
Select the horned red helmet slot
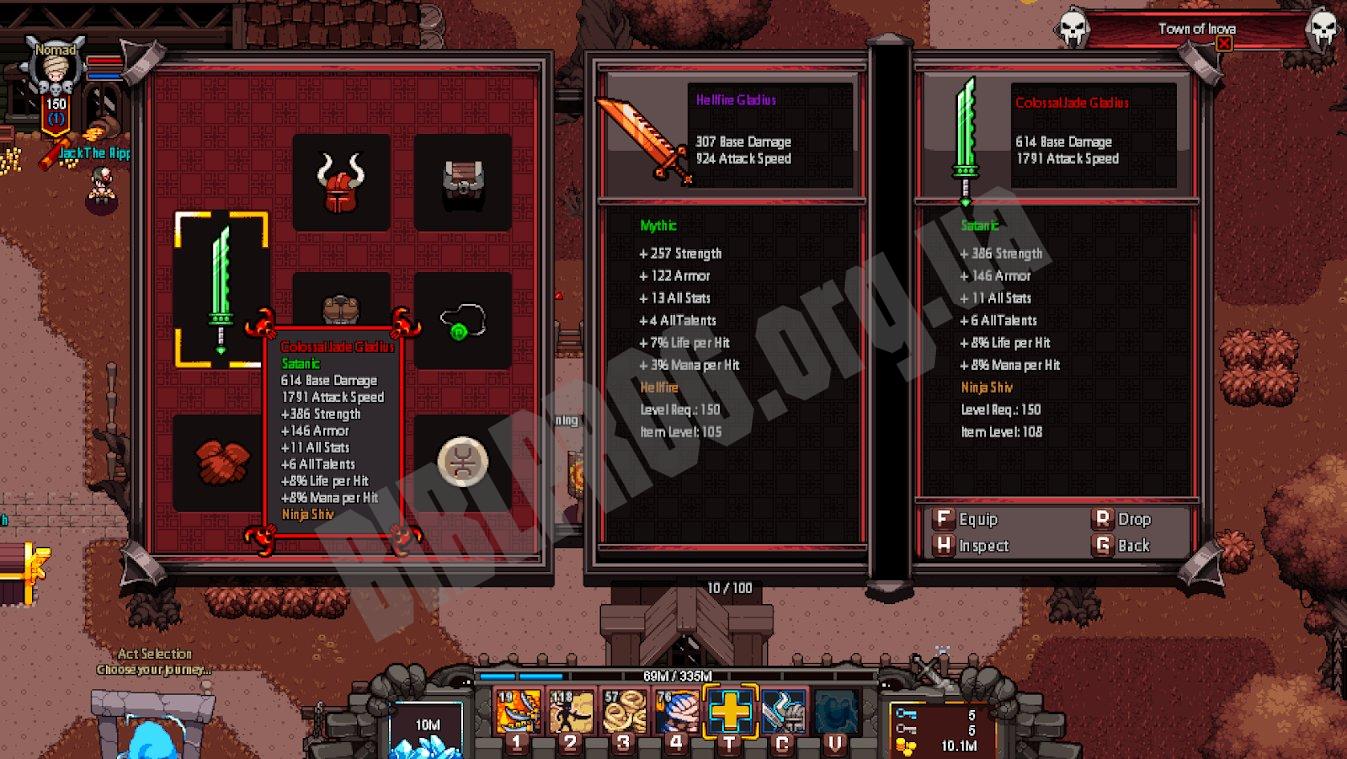[341, 183]
